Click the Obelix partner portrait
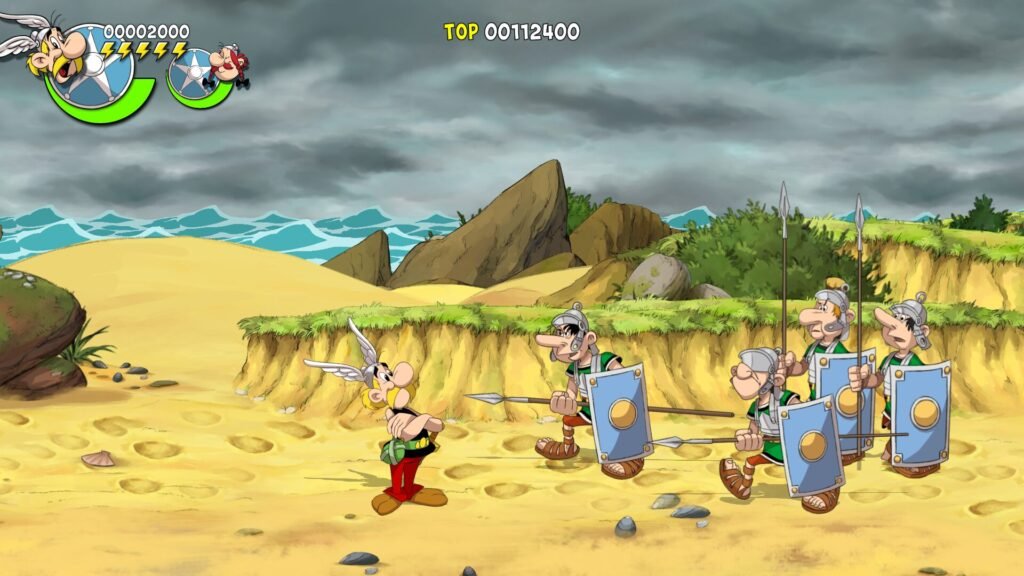Screen dimensions: 1024x576 [227, 64]
